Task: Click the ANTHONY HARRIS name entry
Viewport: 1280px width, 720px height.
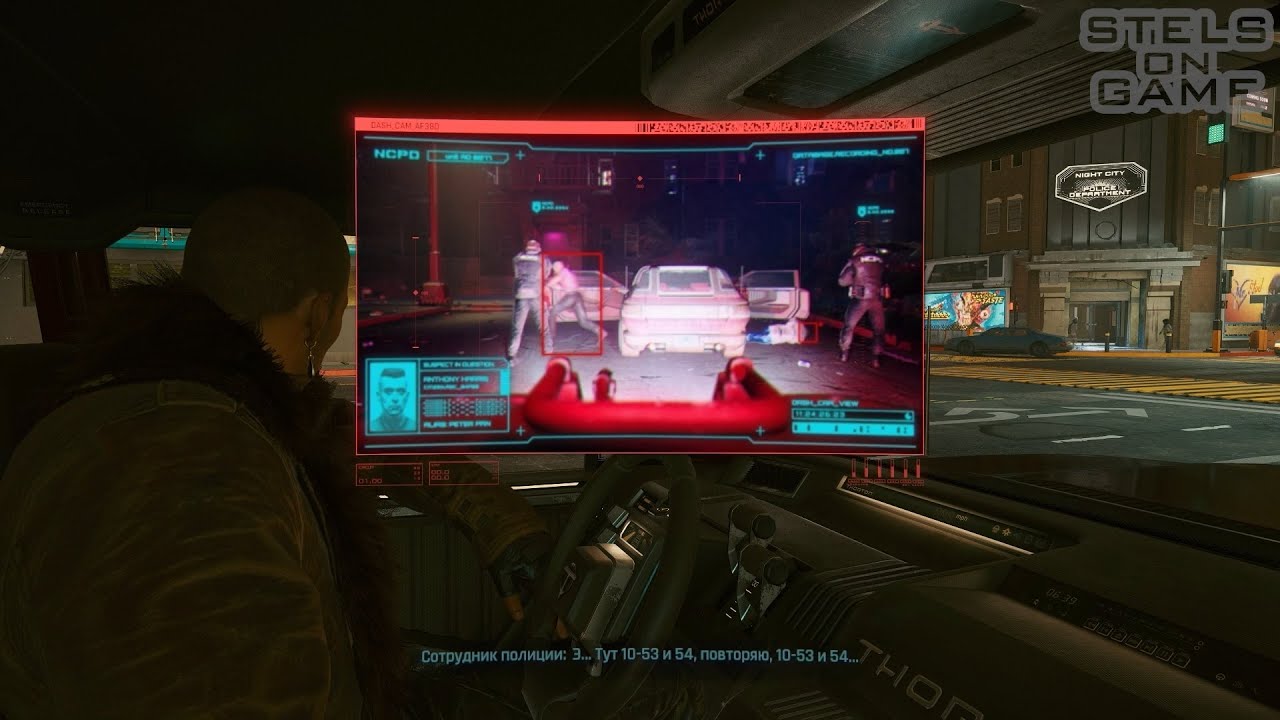Action: tap(455, 380)
